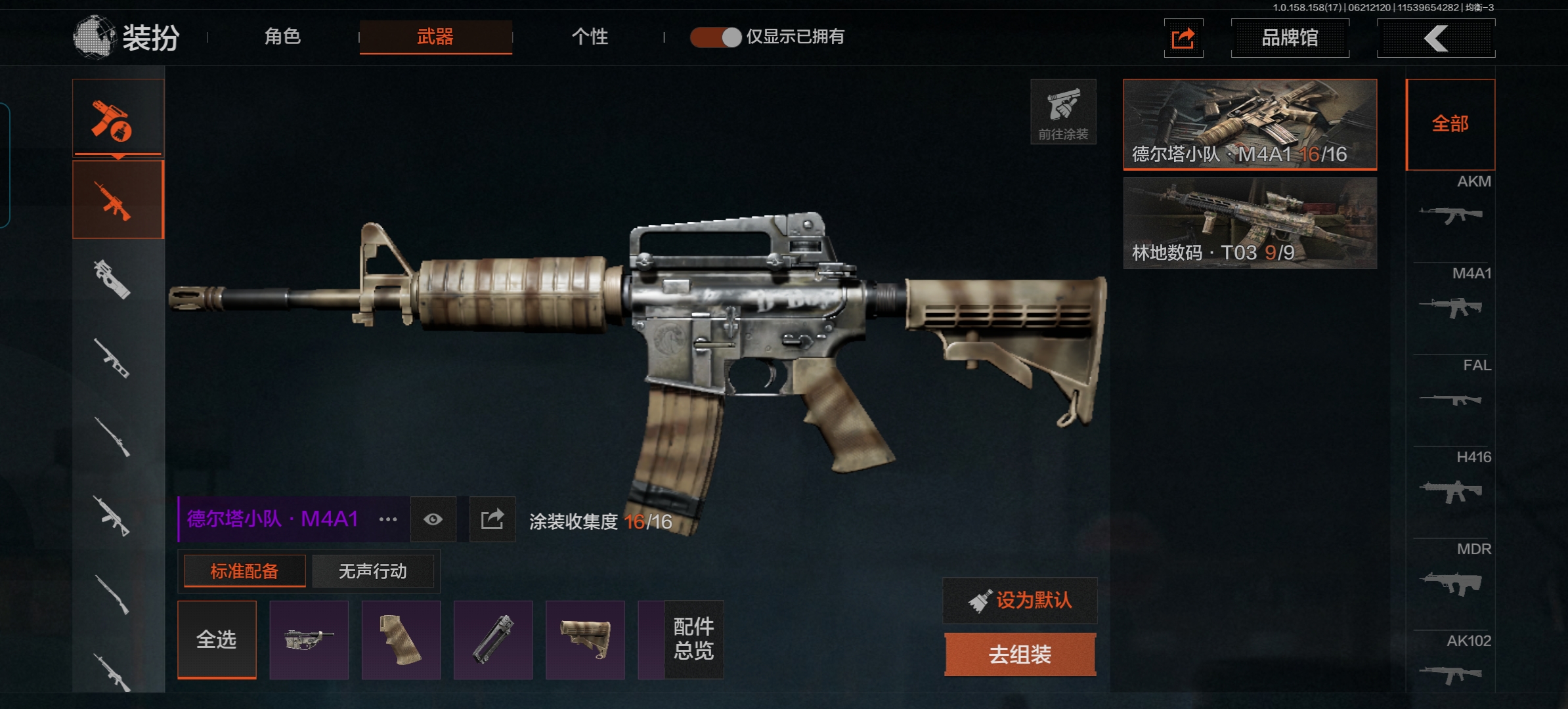Image resolution: width=1568 pixels, height=709 pixels.
Task: Open 前往涂装 paint shortcut
Action: 1063,112
